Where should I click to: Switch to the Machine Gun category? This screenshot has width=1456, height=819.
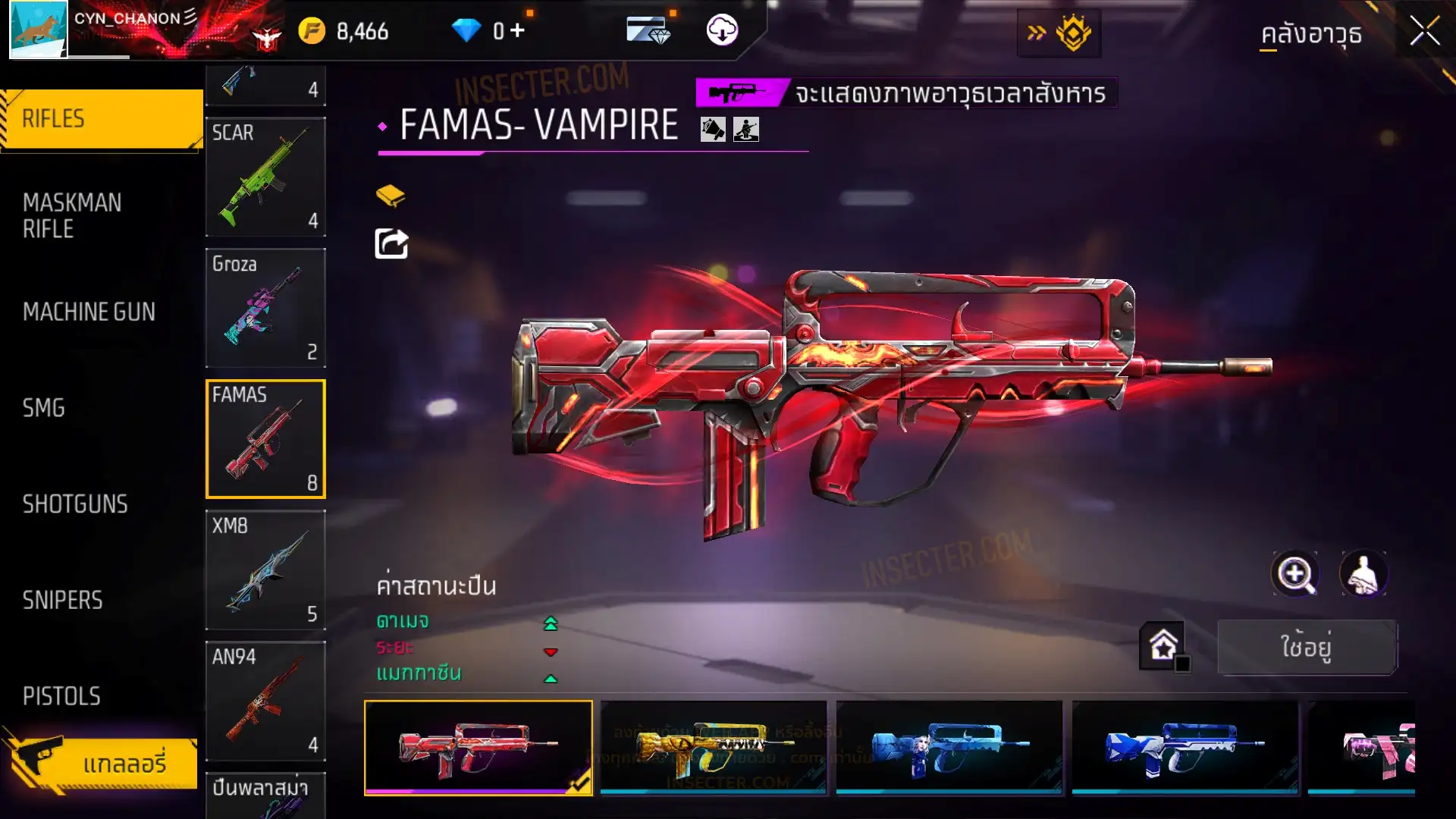89,312
